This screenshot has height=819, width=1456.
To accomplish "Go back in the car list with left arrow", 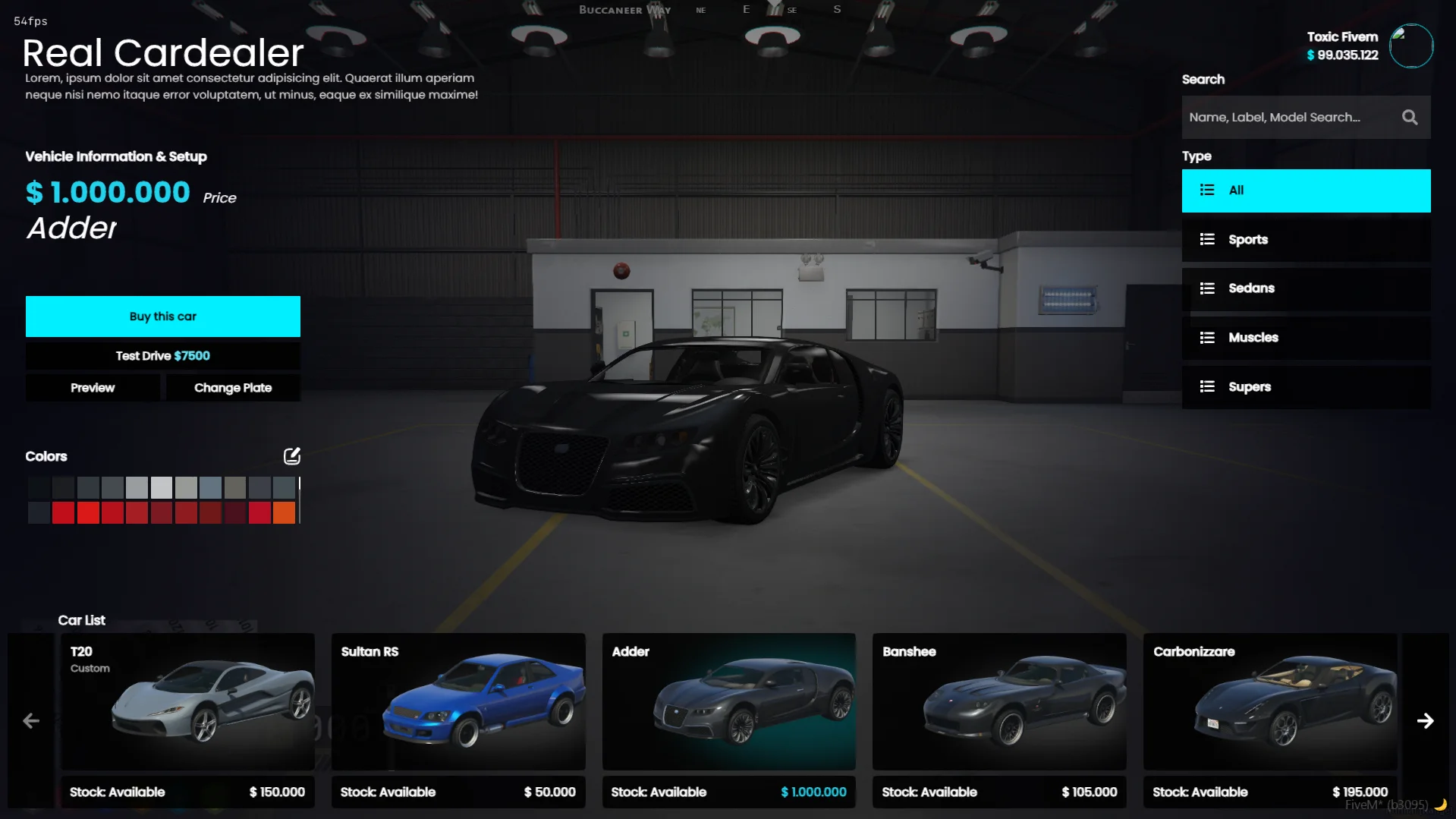I will (30, 720).
